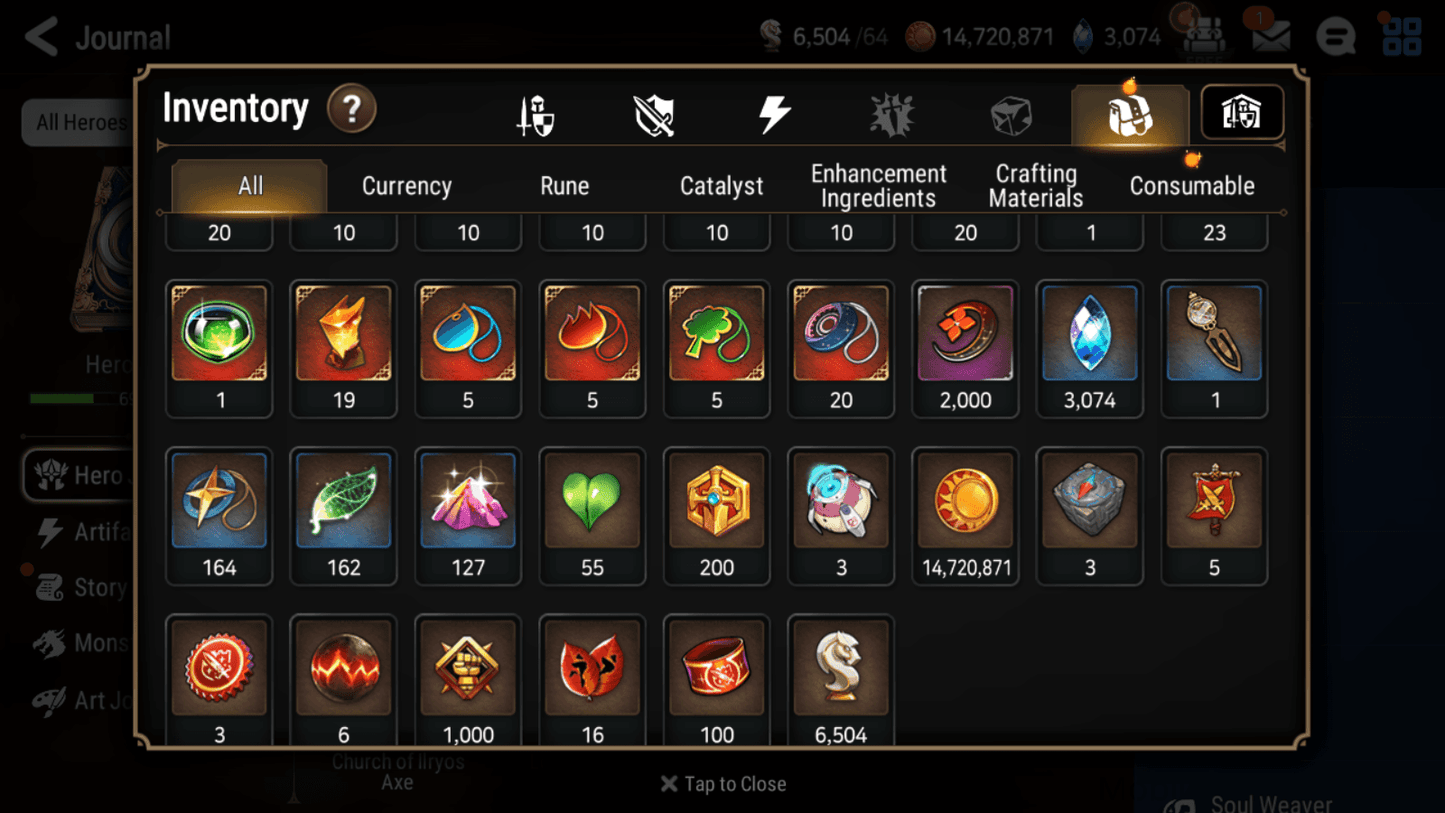Select the Charms category icon

tap(892, 113)
